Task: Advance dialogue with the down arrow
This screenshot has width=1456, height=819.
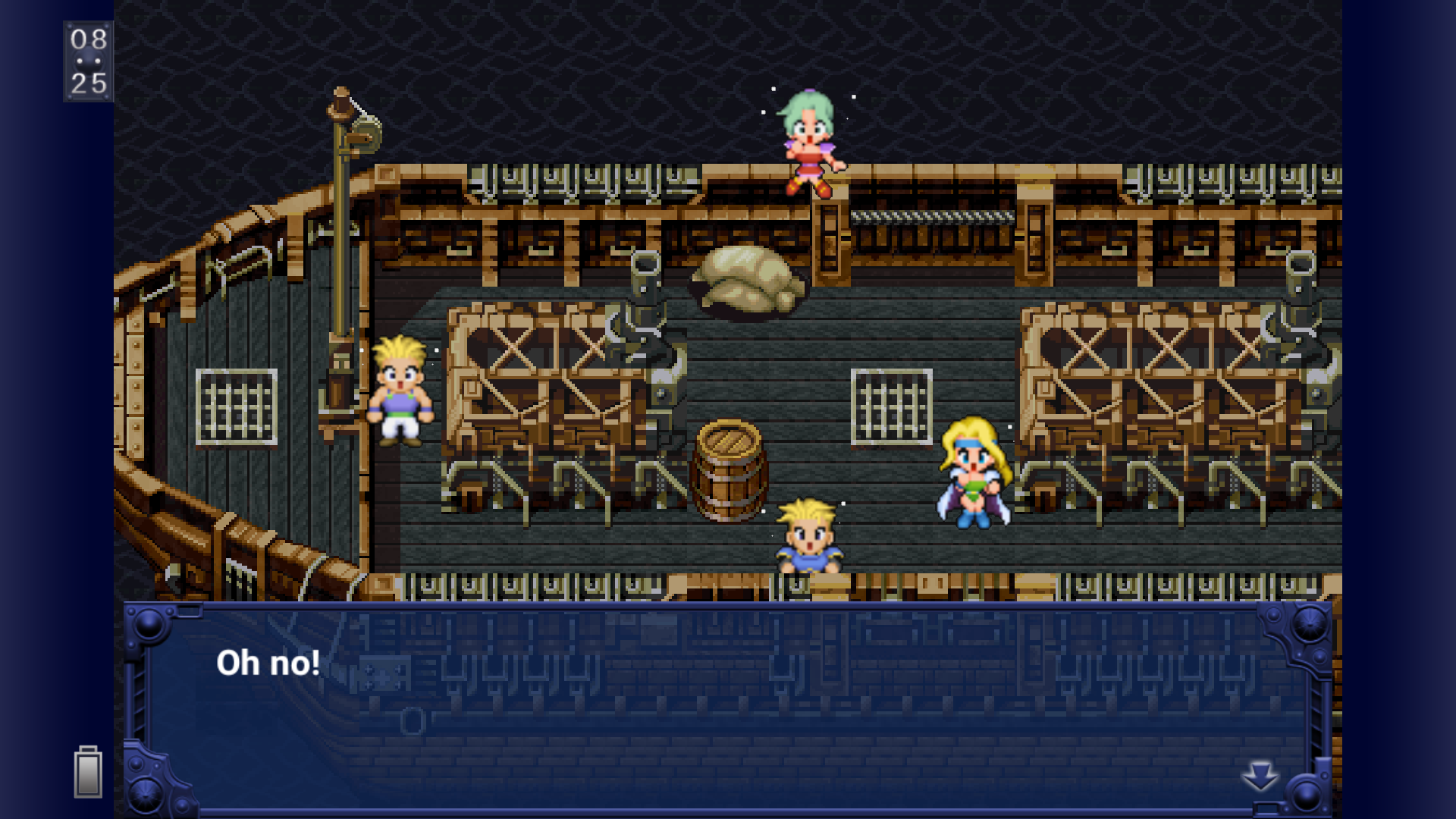Action: [x=1260, y=776]
